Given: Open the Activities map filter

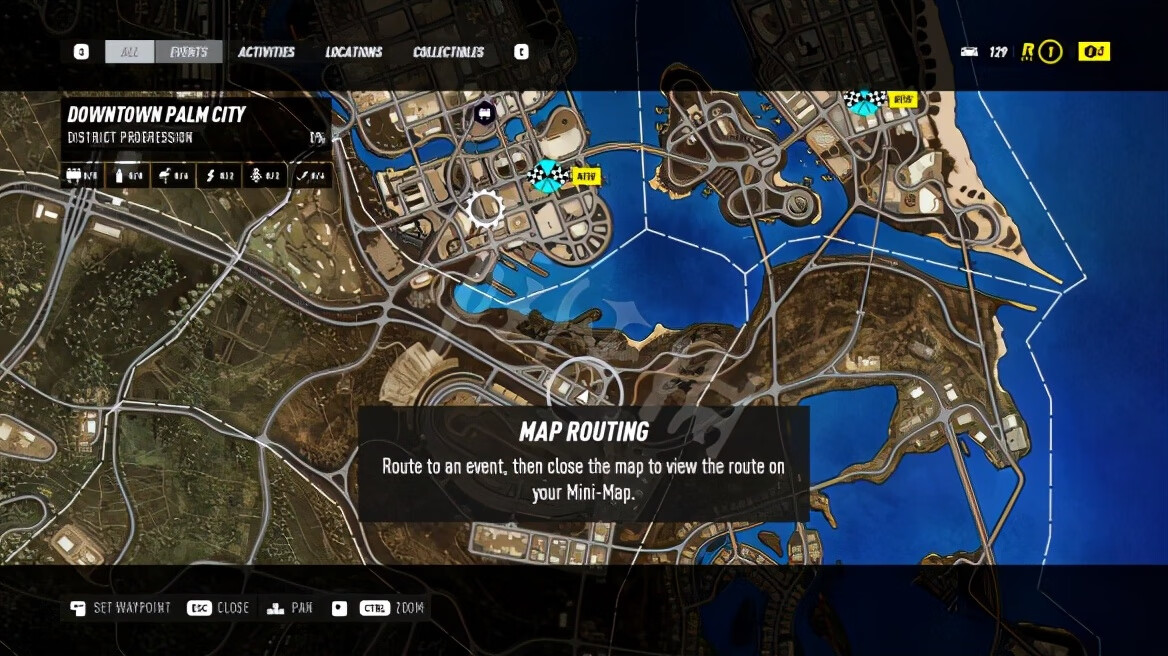Looking at the screenshot, I should [x=266, y=52].
